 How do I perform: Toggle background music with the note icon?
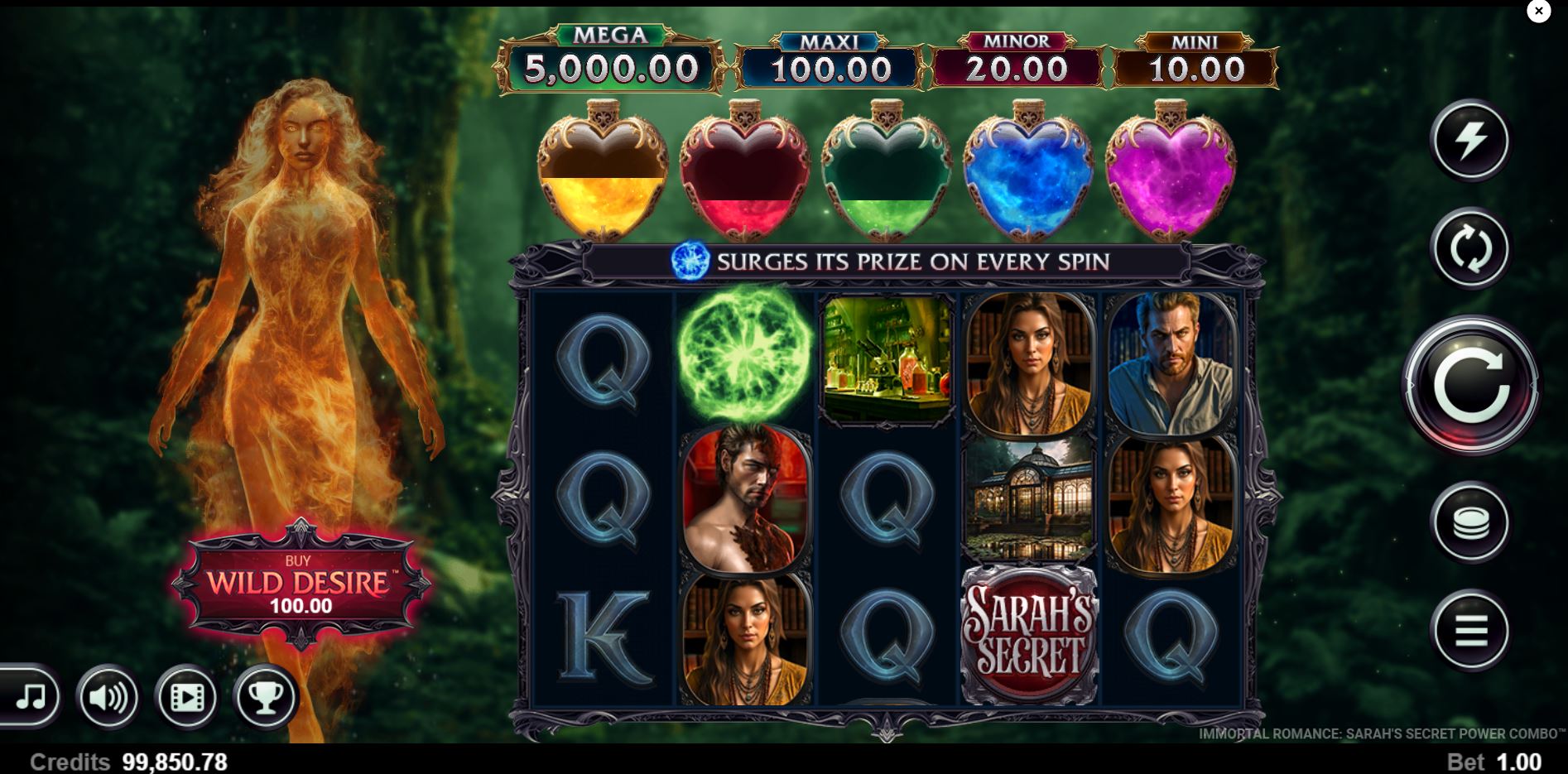[x=31, y=696]
